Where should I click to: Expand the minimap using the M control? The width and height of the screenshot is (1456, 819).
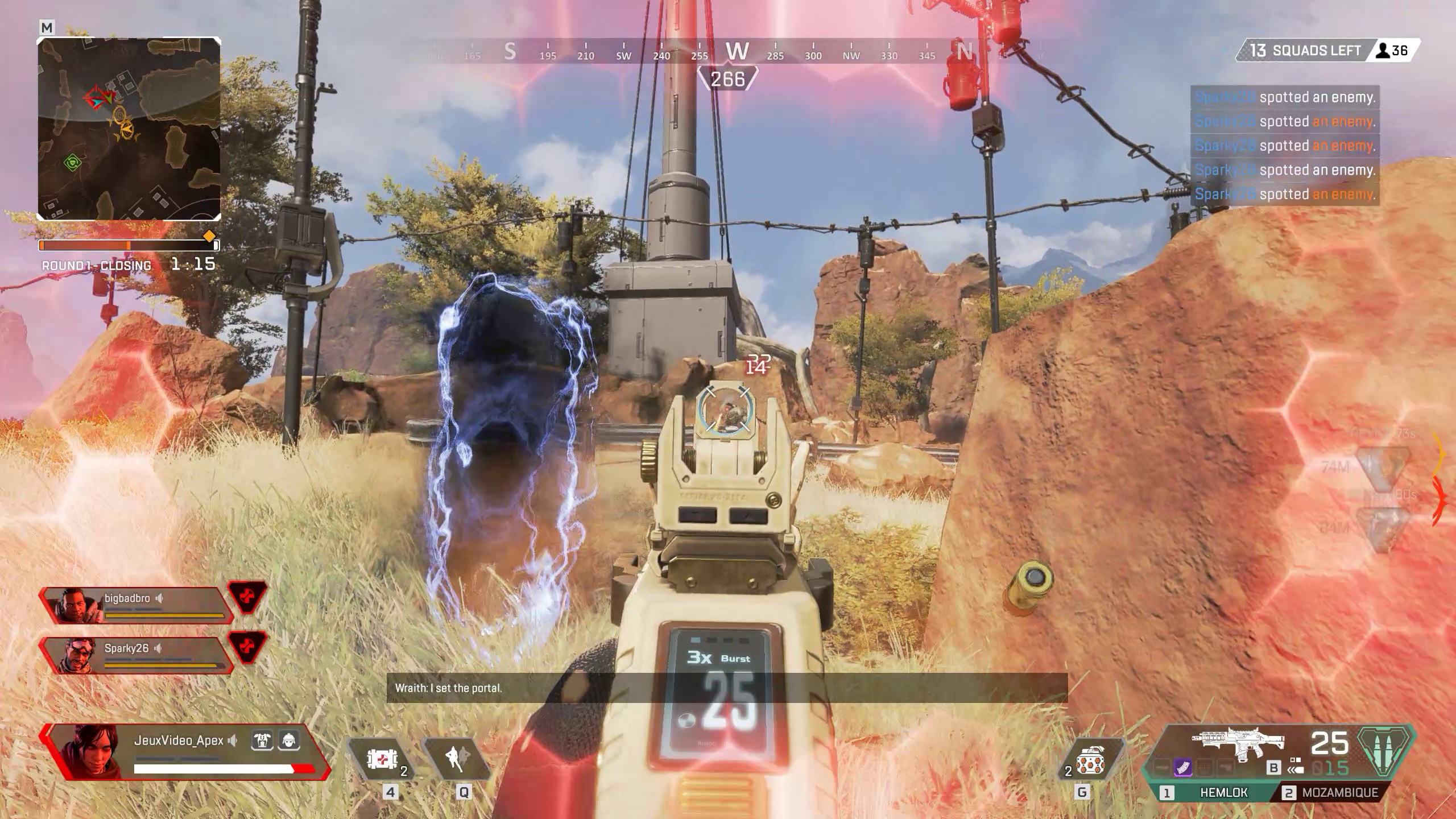(x=47, y=27)
